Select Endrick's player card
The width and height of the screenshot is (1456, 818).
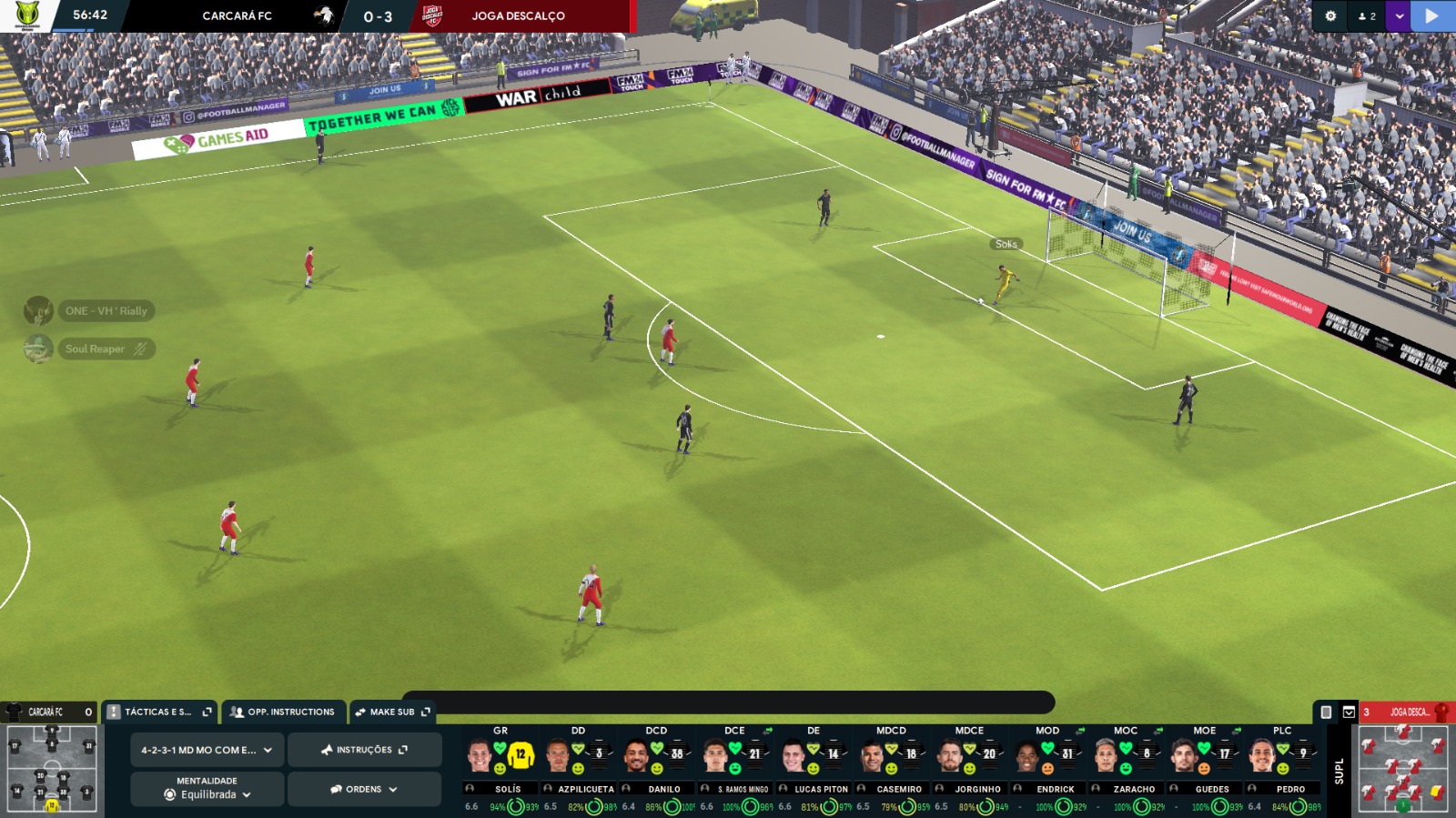(1047, 764)
